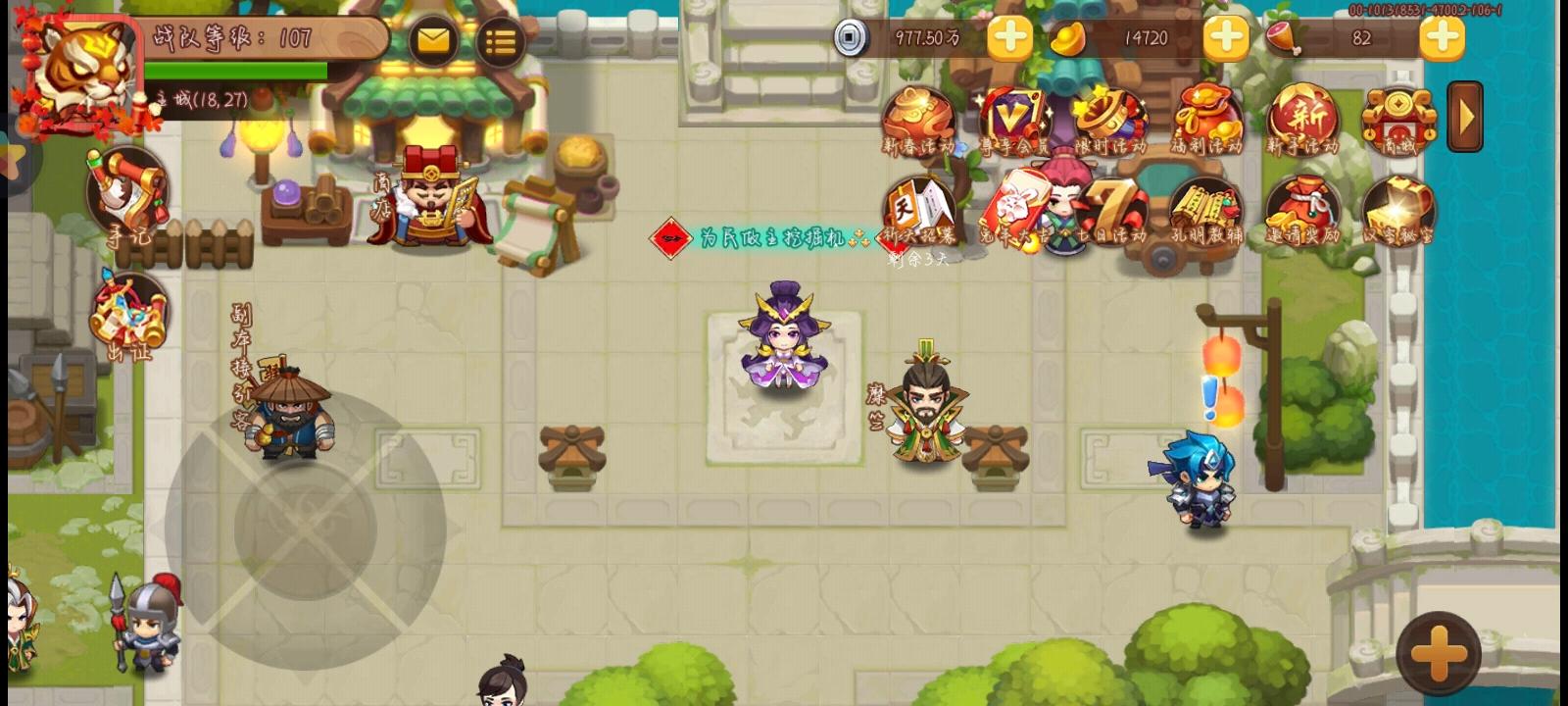Open the quest list menu icon
This screenshot has height=706, width=1568.
[x=500, y=39]
